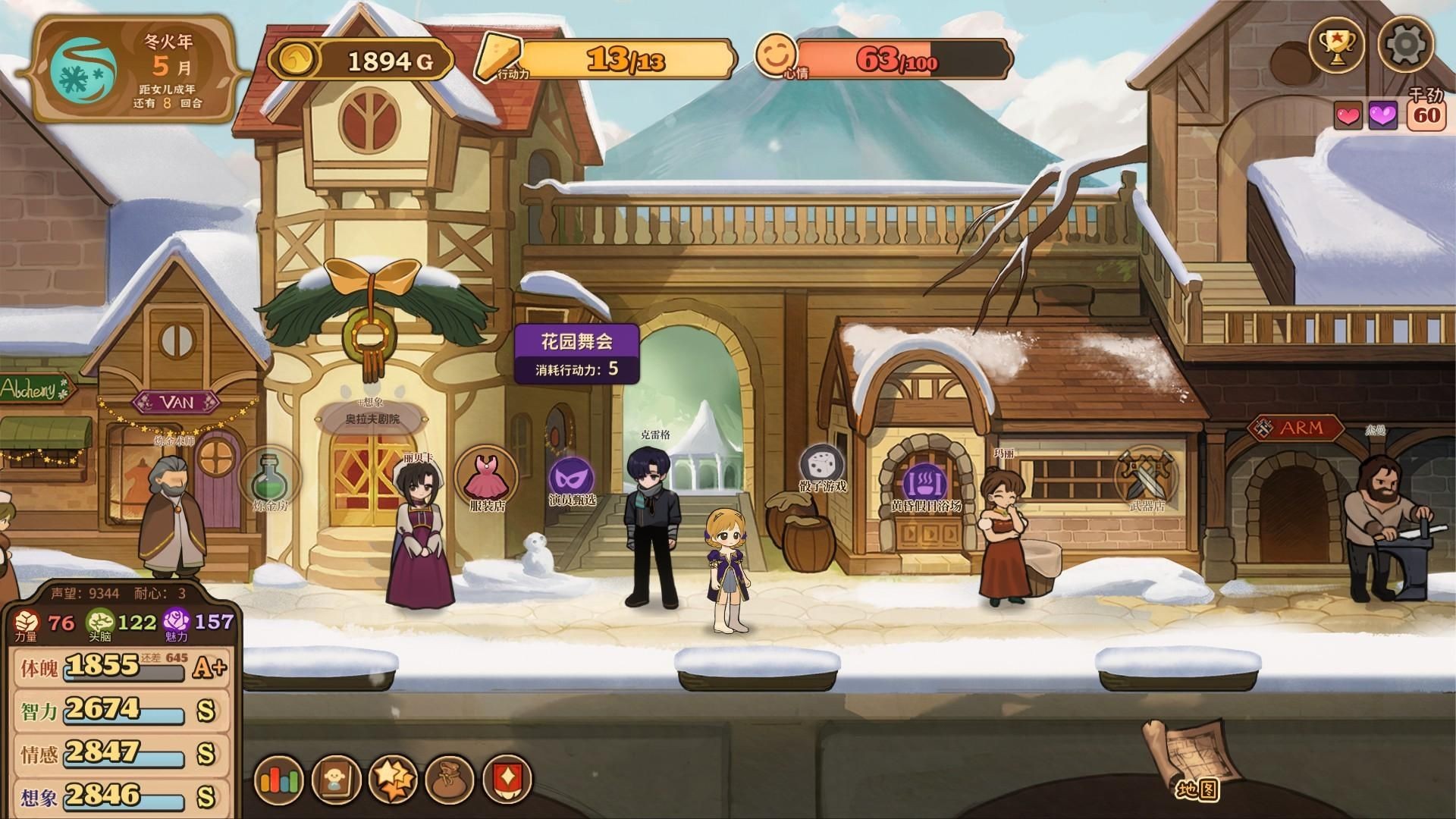Image resolution: width=1456 pixels, height=819 pixels.
Task: Select the 演员甄选 mask icon
Action: click(571, 478)
